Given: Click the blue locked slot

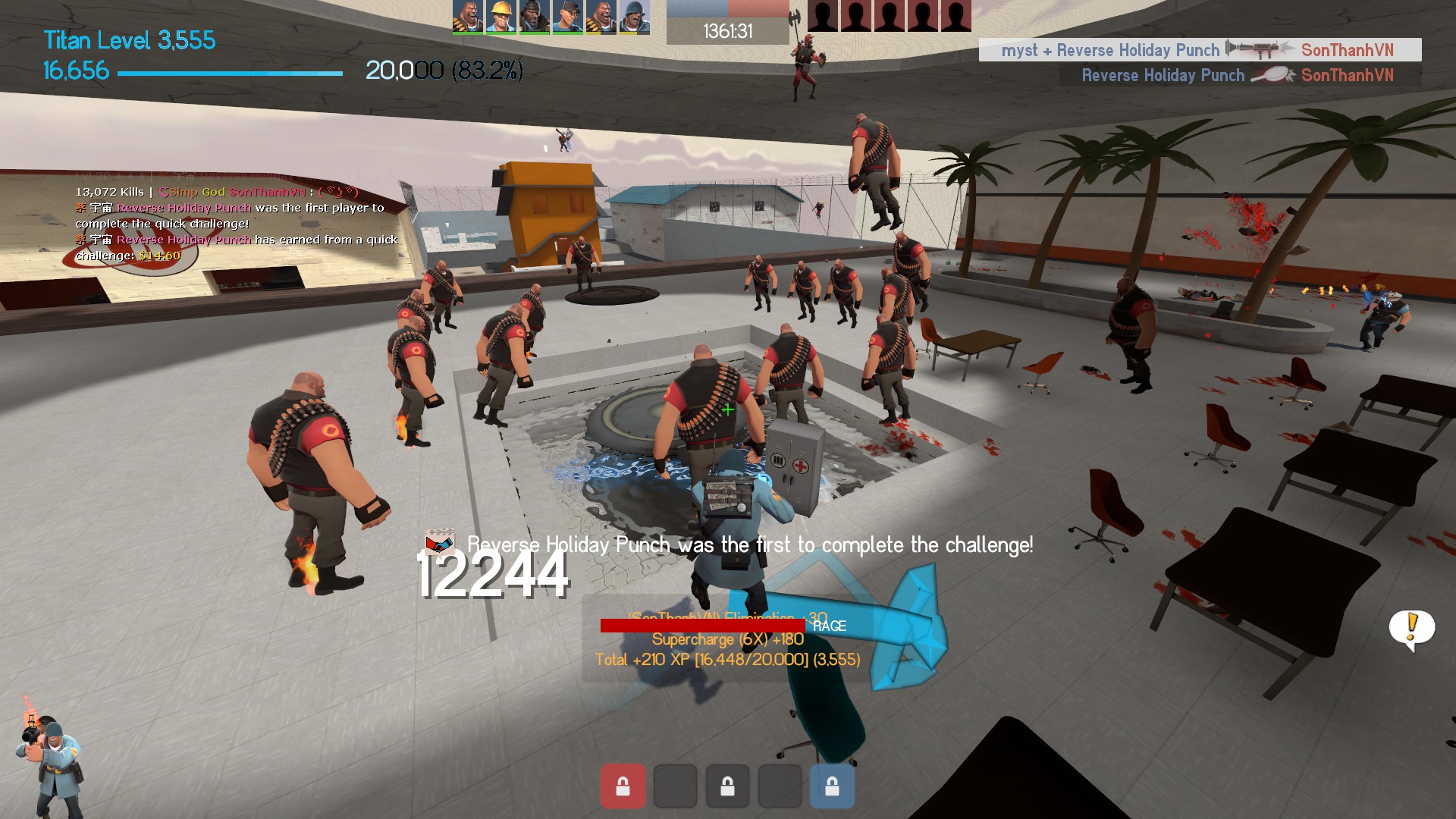Looking at the screenshot, I should [832, 786].
